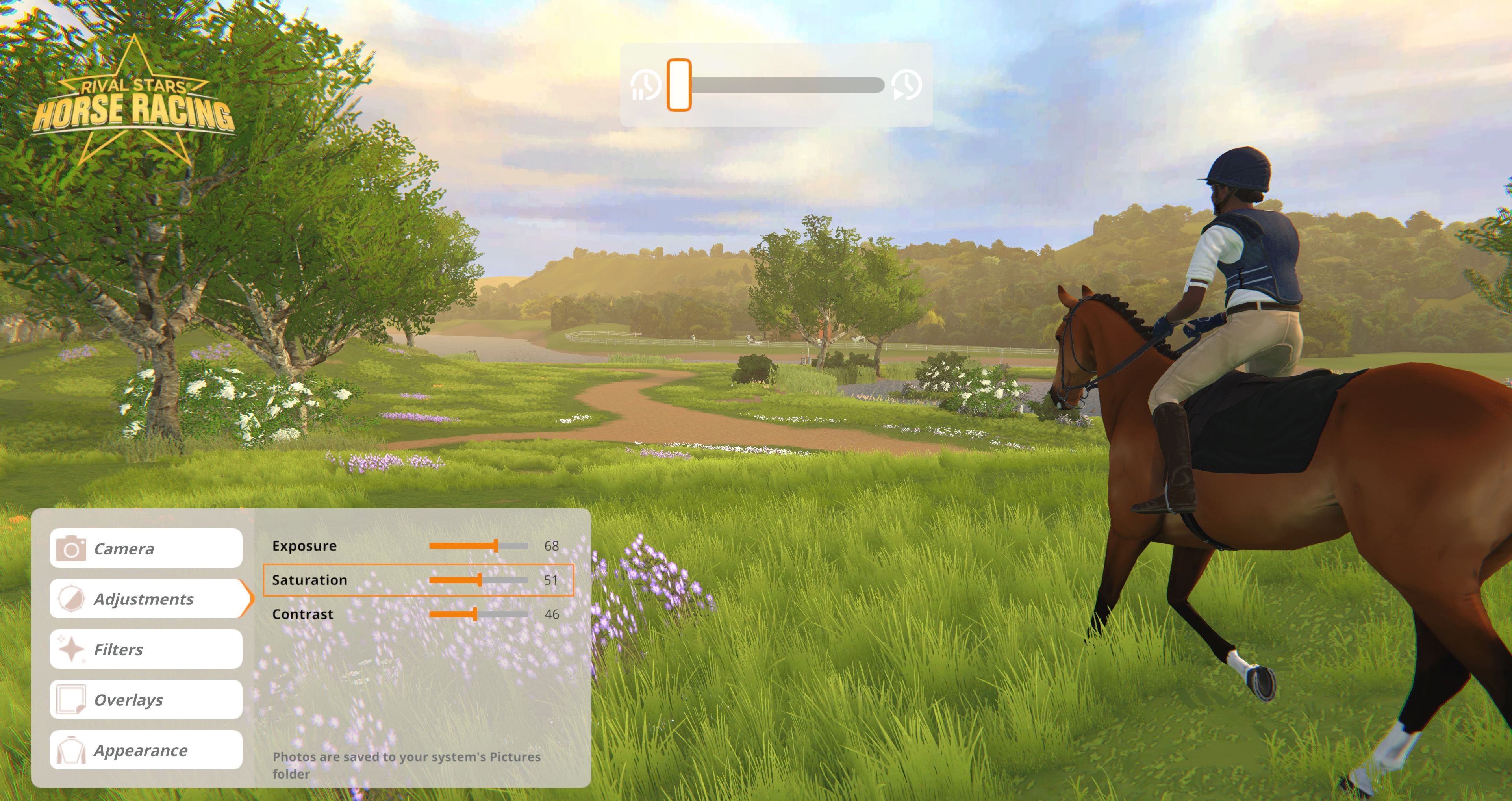Click the Saturation slider handle
The image size is (1512, 801).
480,580
